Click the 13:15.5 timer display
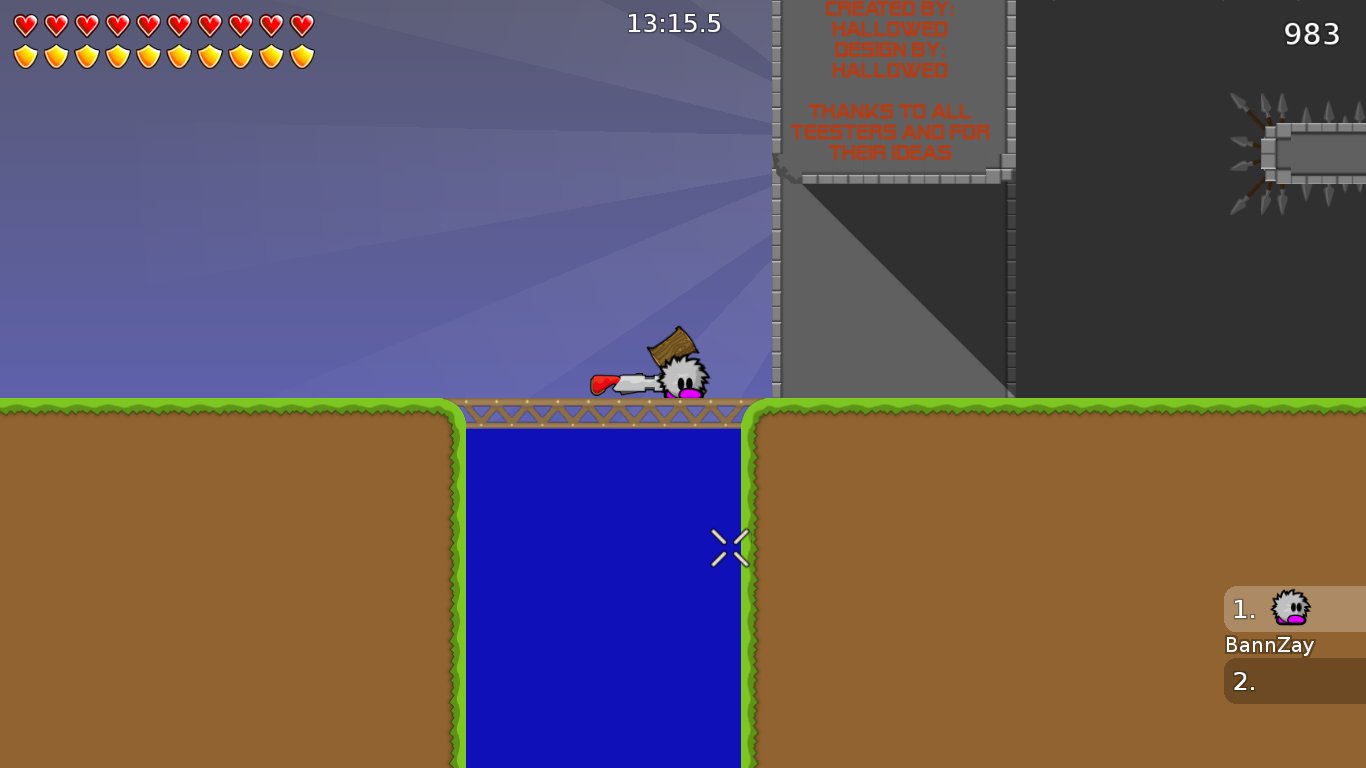The height and width of the screenshot is (768, 1366). [674, 23]
